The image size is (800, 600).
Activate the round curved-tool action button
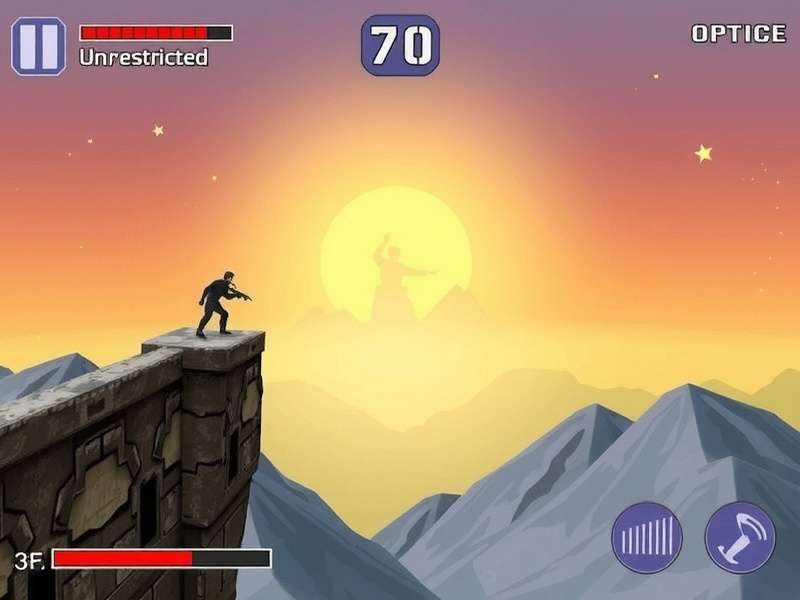pos(740,537)
